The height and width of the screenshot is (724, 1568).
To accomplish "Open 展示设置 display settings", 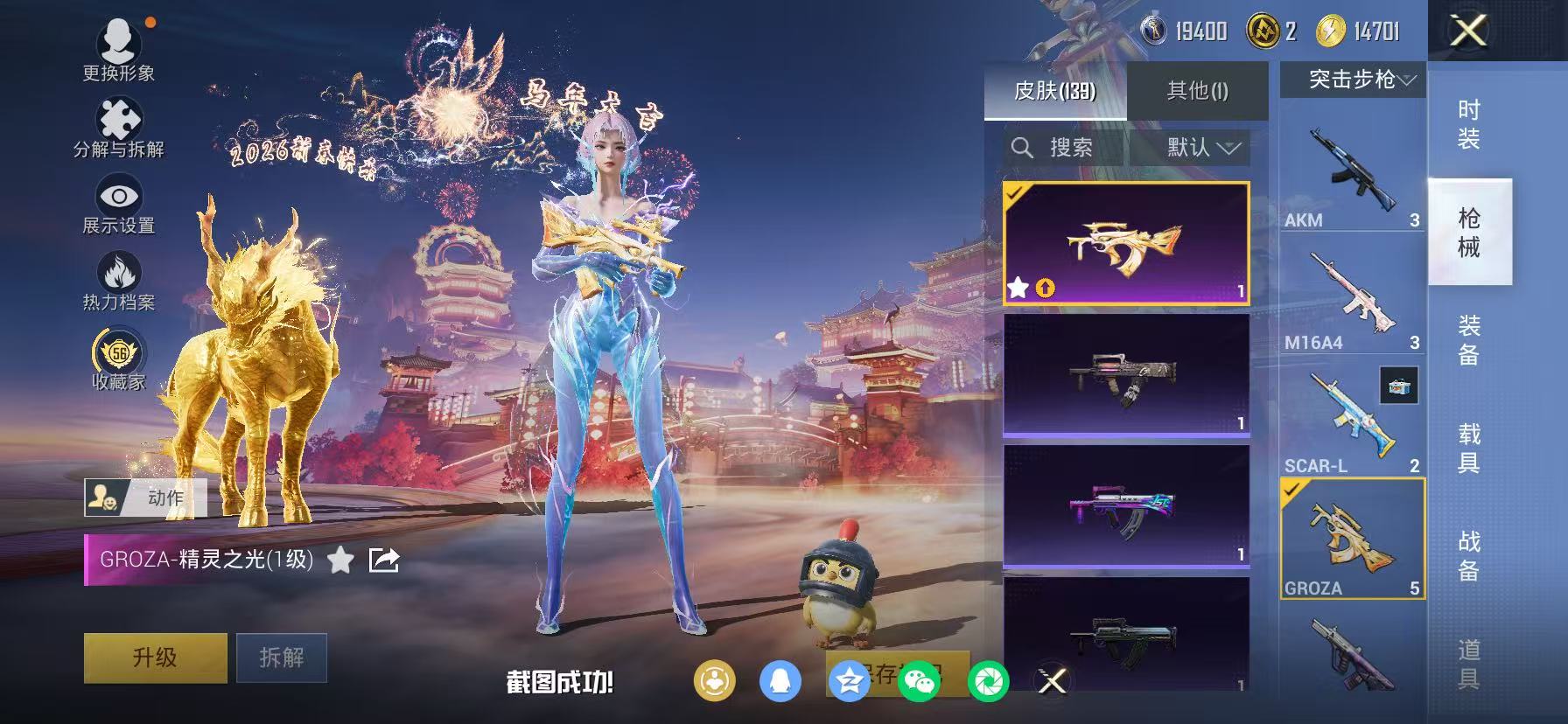I will (119, 195).
